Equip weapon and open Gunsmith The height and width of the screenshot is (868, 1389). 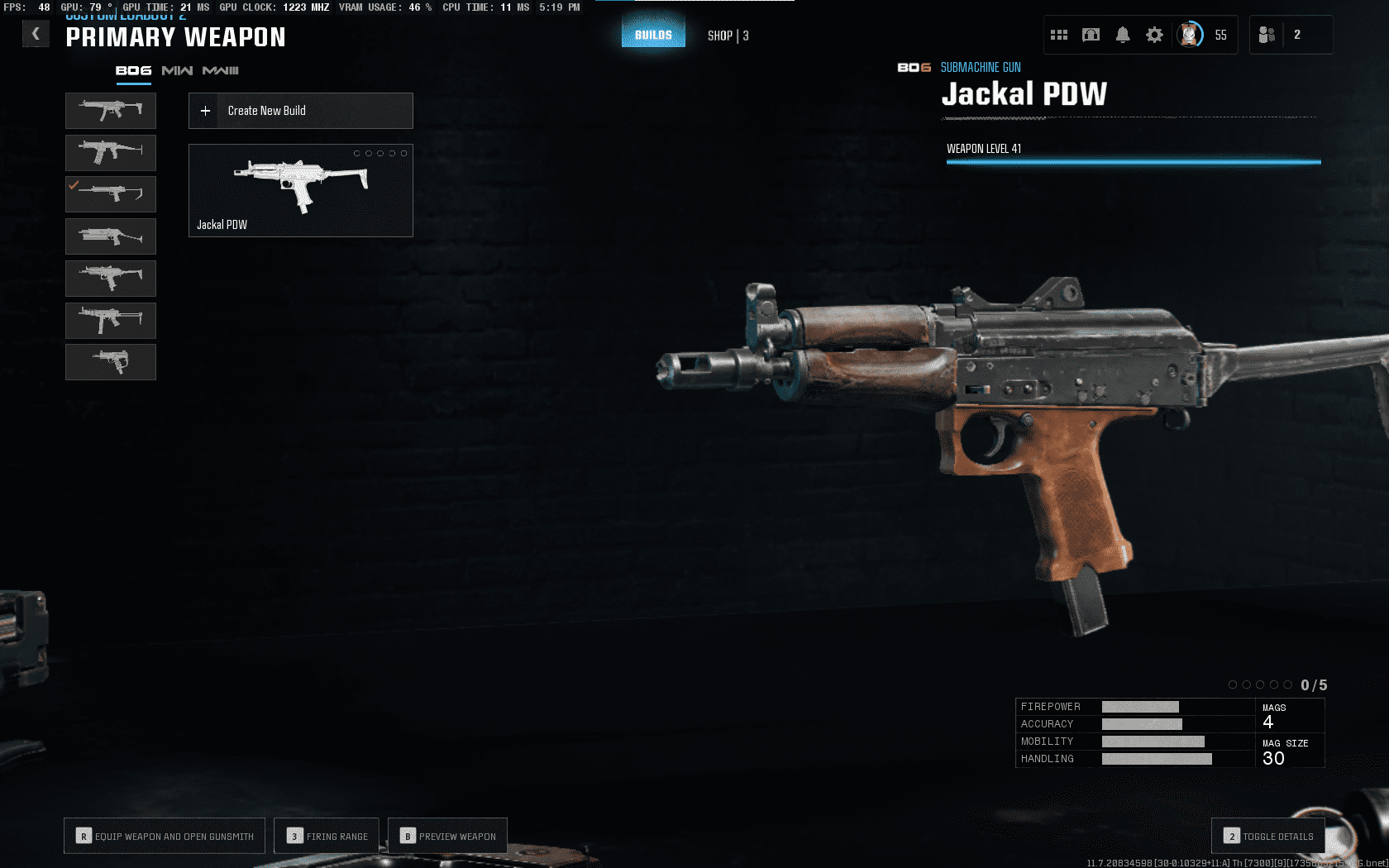(x=165, y=836)
